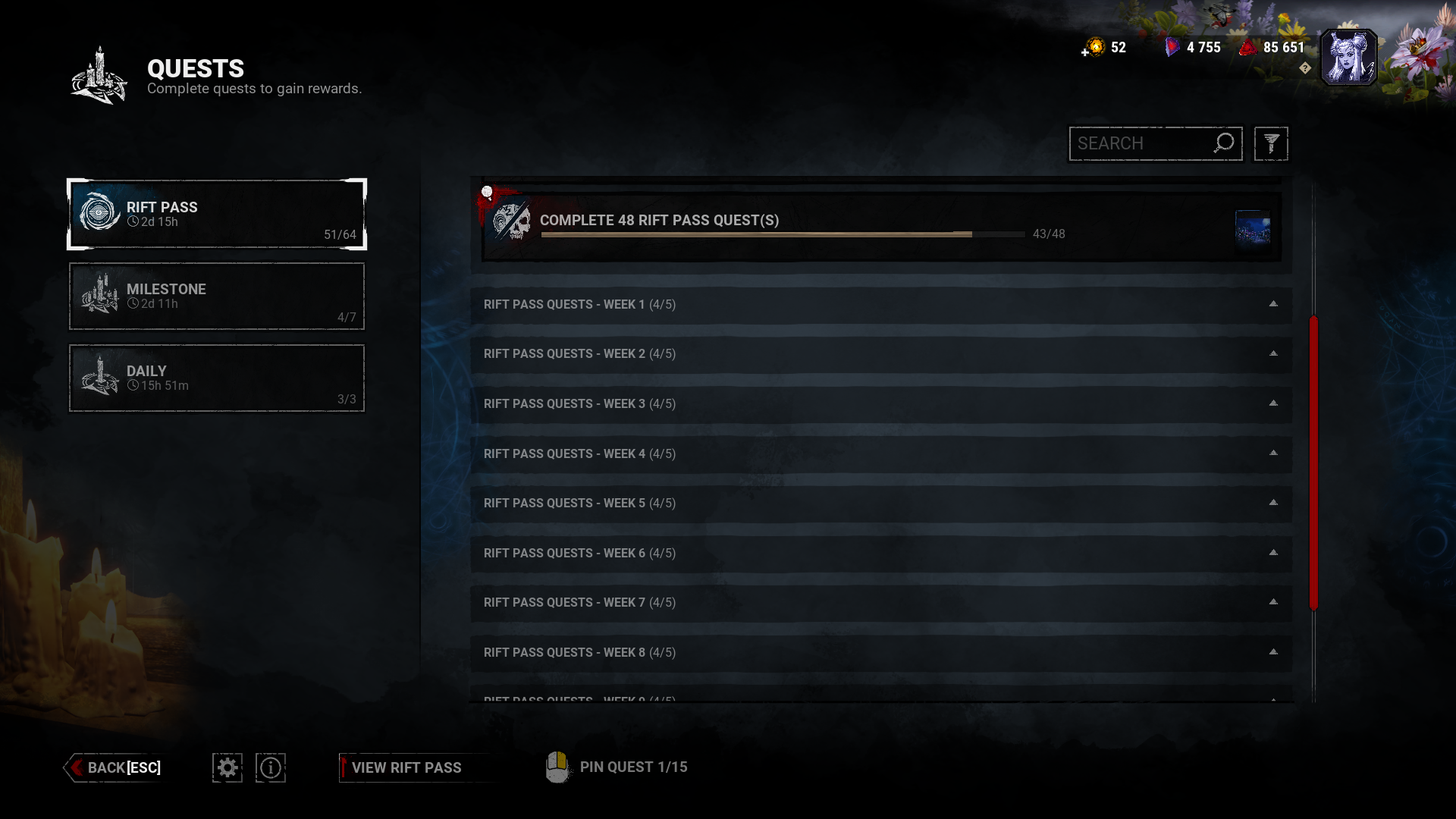Open the filter funnel icon beside search
This screenshot has height=819, width=1456.
[1270, 143]
